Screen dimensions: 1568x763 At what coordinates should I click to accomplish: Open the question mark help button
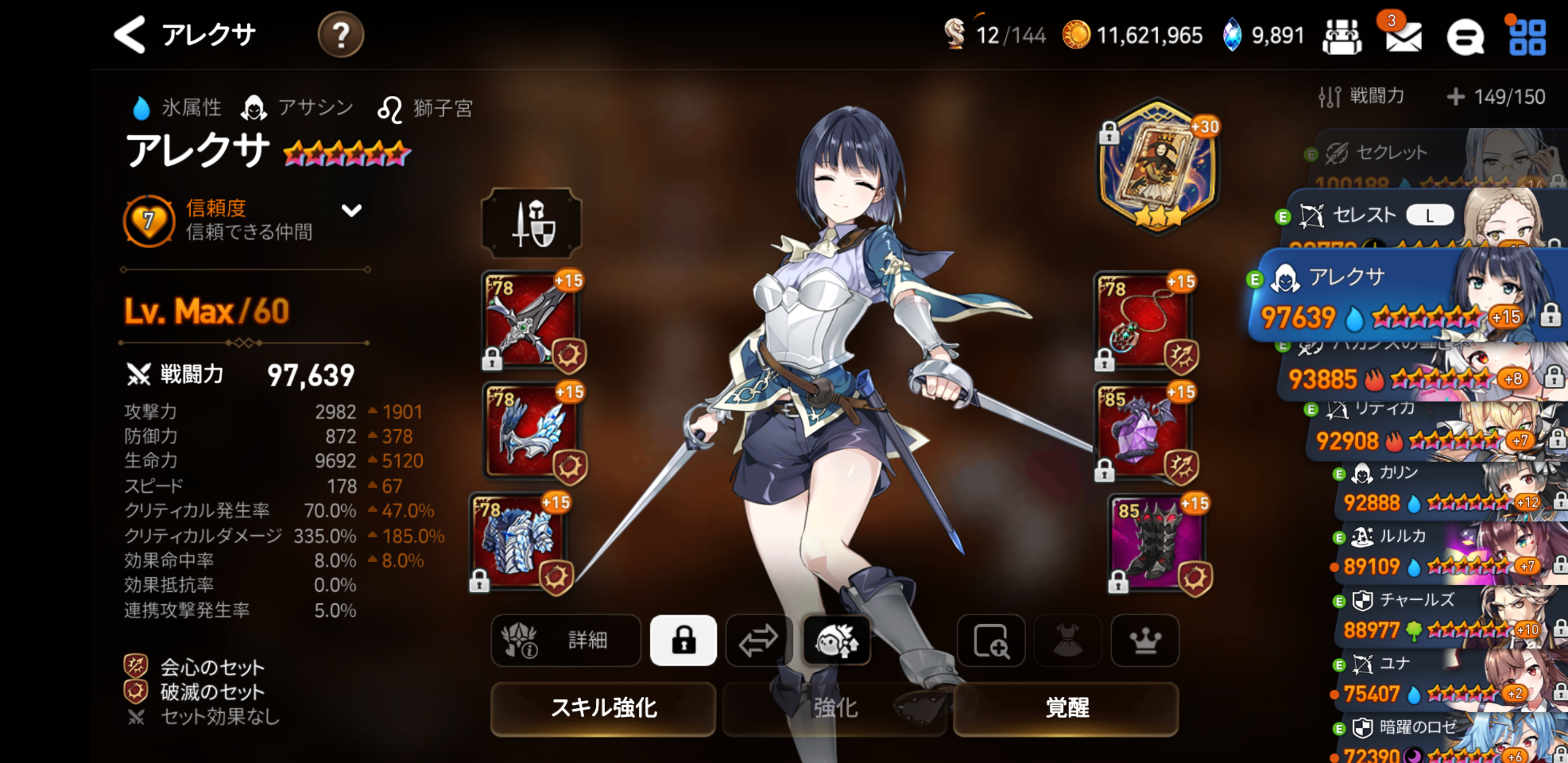(x=340, y=35)
